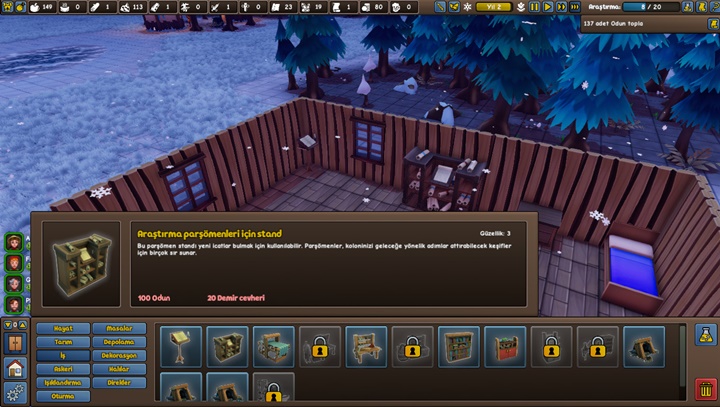Select the lectern stand build item
Viewport: 720px width, 407px height.
[x=181, y=346]
